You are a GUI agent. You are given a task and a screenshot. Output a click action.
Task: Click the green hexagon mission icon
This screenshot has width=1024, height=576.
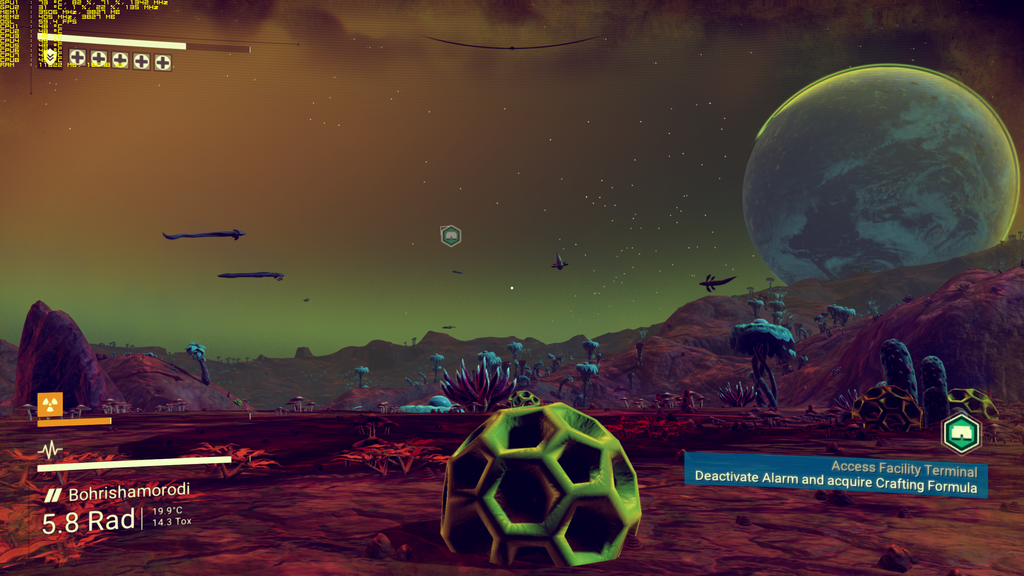[961, 433]
